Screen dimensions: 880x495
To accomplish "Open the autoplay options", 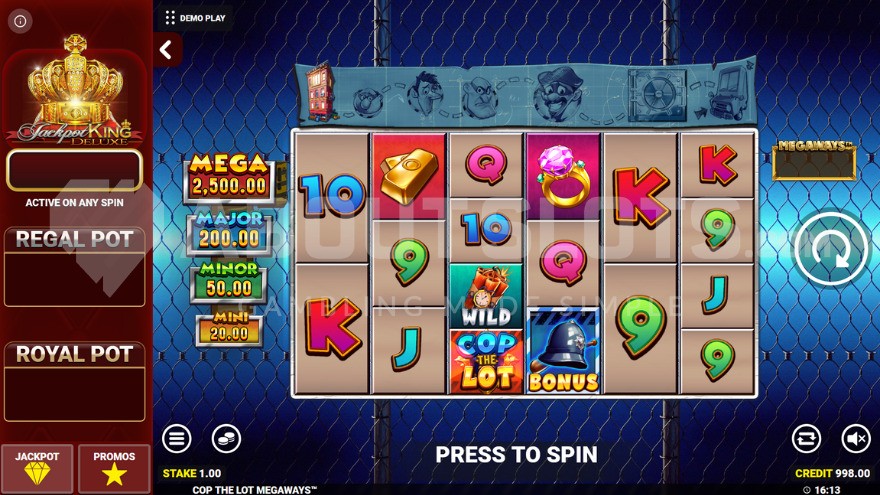I will coord(806,438).
